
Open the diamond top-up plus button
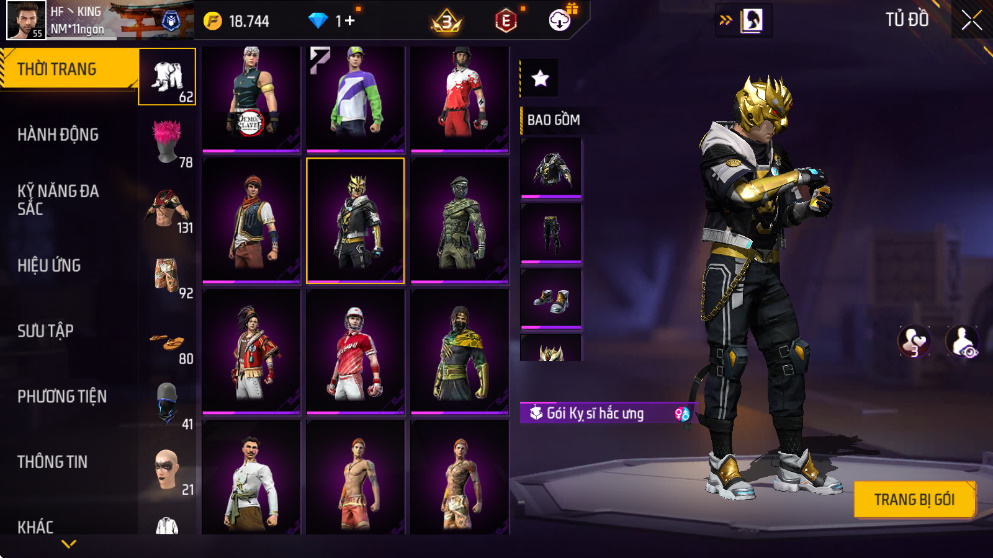(351, 21)
